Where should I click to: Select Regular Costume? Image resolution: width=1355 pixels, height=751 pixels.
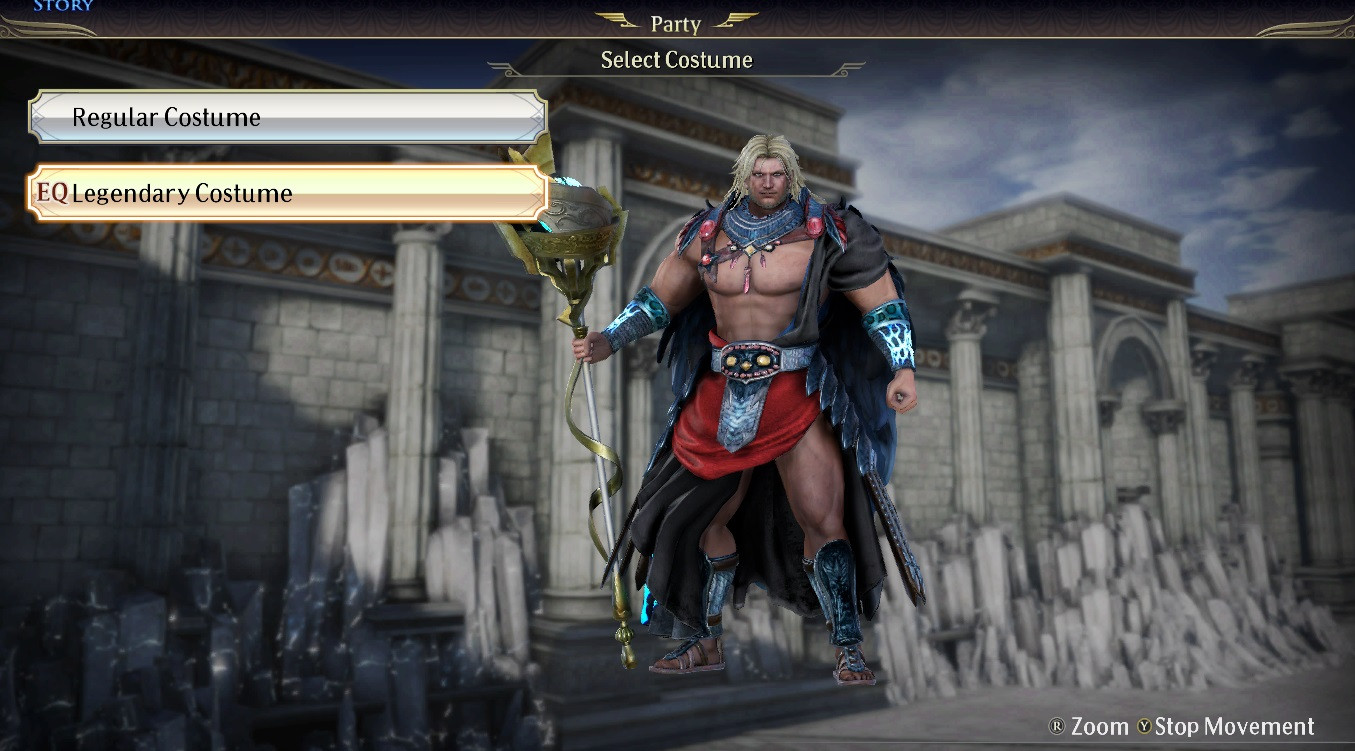click(285, 116)
